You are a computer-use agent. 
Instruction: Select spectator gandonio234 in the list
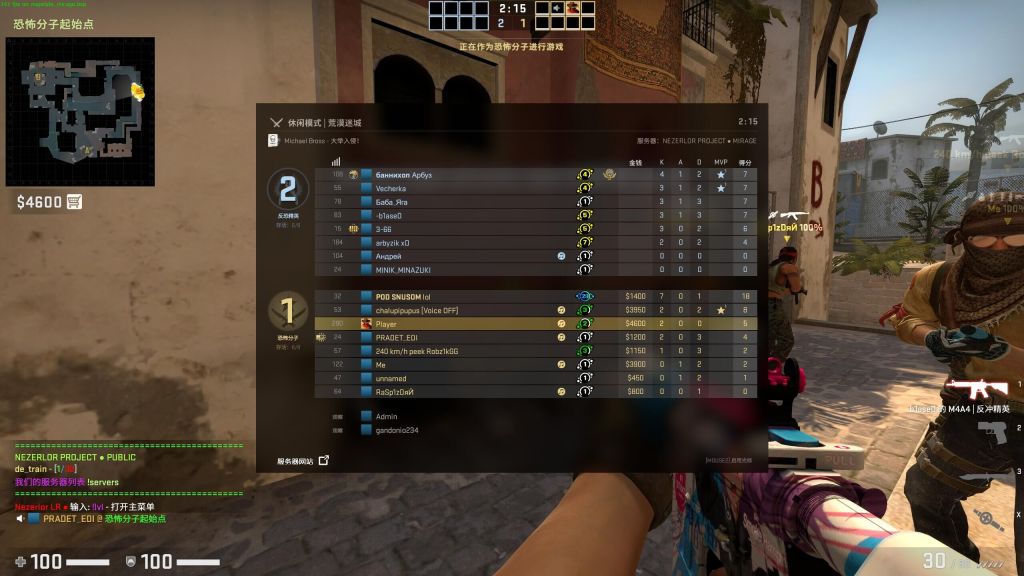(396, 430)
